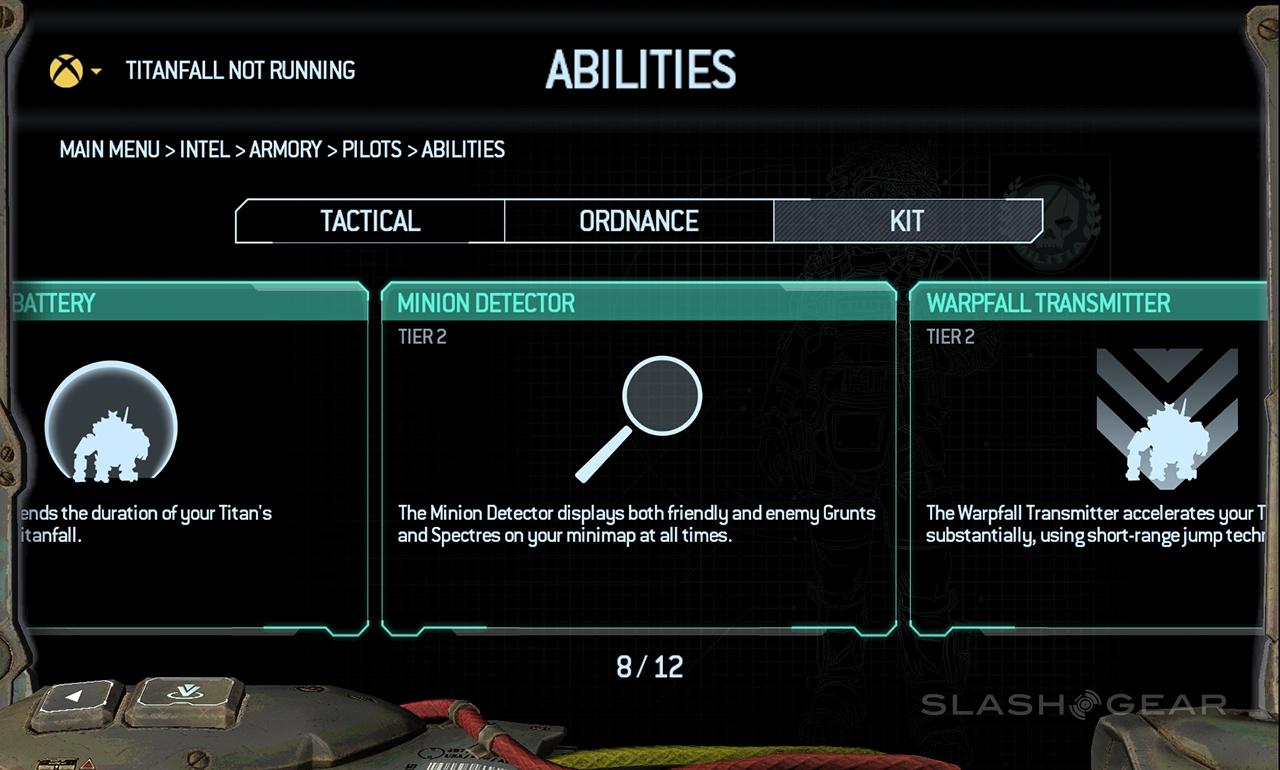This screenshot has width=1280, height=770.
Task: Switch to the Tactical tab
Action: pos(370,221)
